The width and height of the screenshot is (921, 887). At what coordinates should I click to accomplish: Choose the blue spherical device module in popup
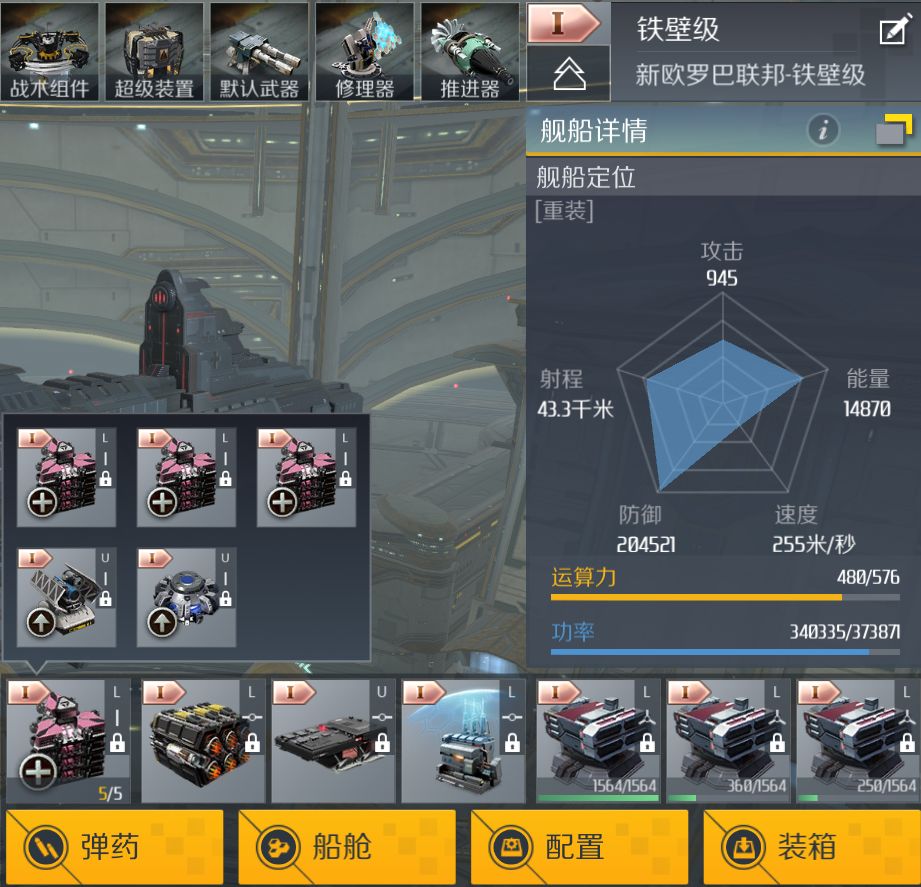(x=187, y=597)
